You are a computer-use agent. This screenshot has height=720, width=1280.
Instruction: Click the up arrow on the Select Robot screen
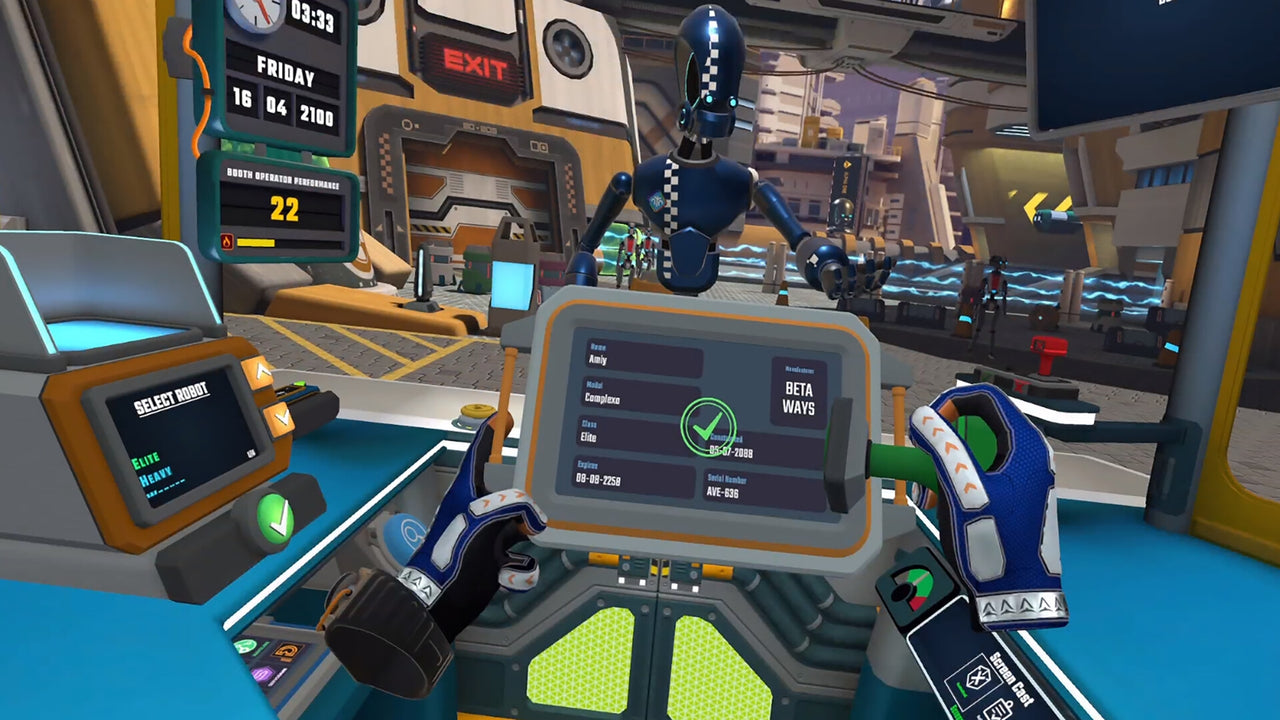point(260,371)
